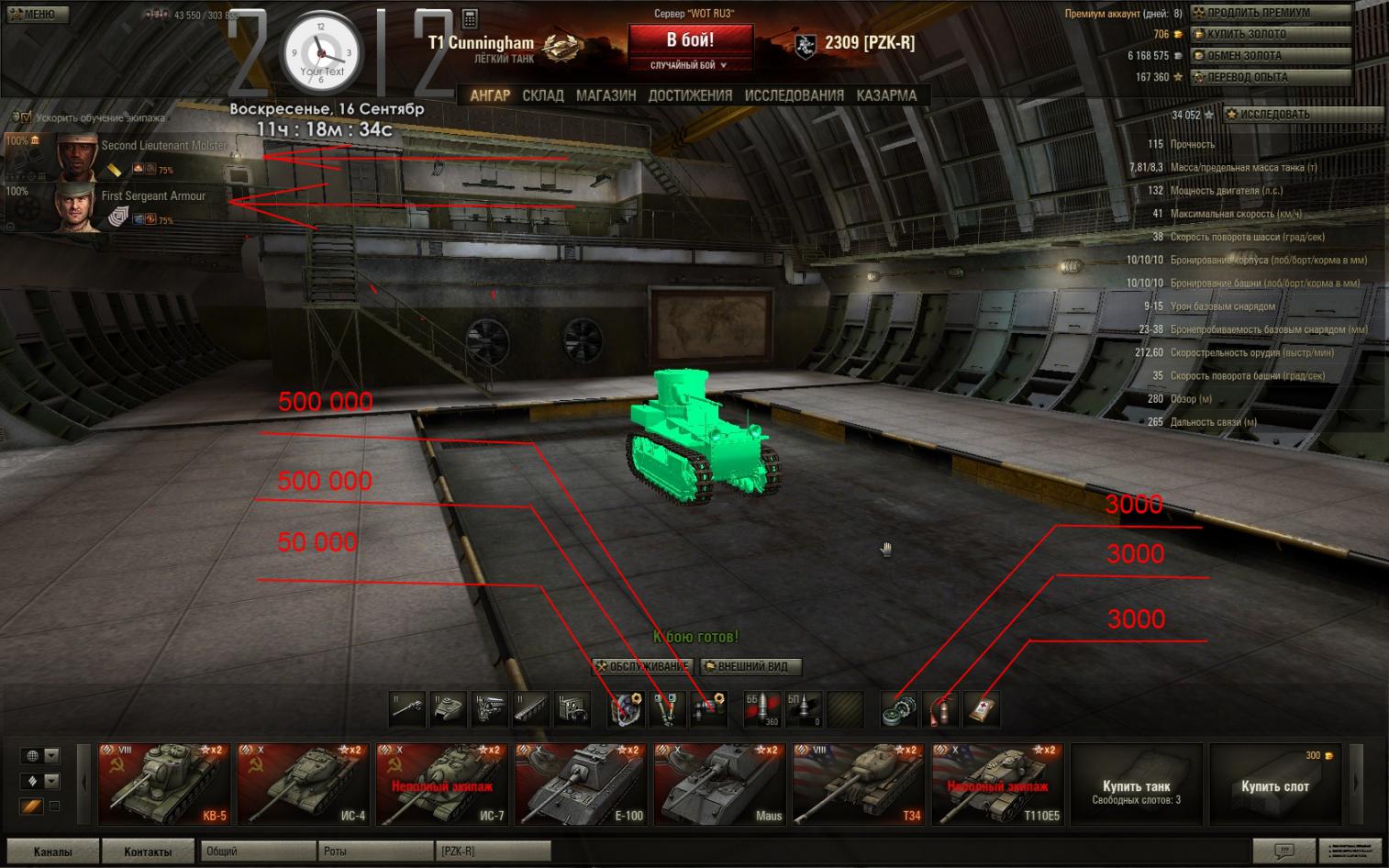Switch to the СКЛАД tab

(x=543, y=95)
